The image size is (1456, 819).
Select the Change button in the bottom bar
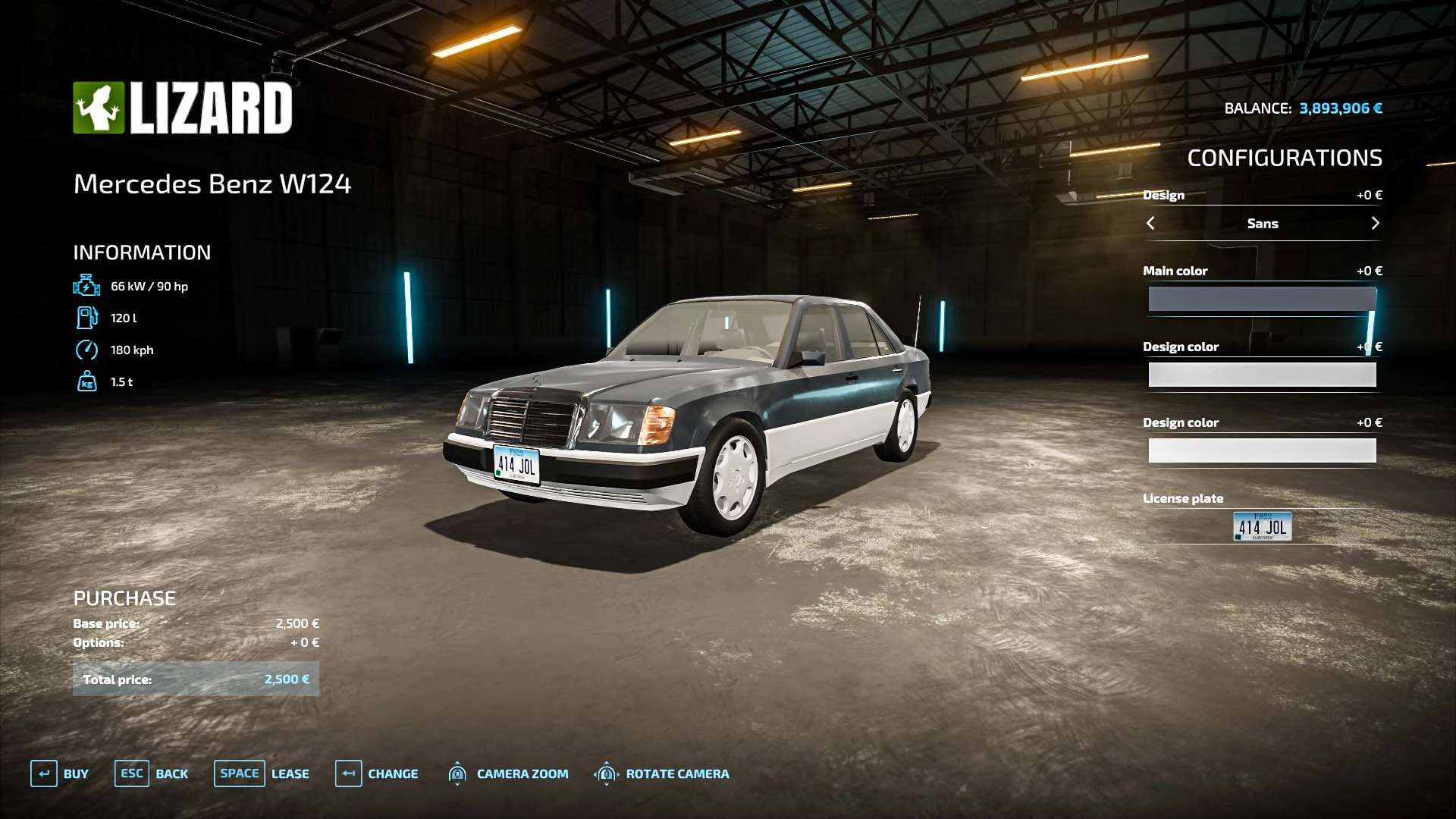pos(377,773)
